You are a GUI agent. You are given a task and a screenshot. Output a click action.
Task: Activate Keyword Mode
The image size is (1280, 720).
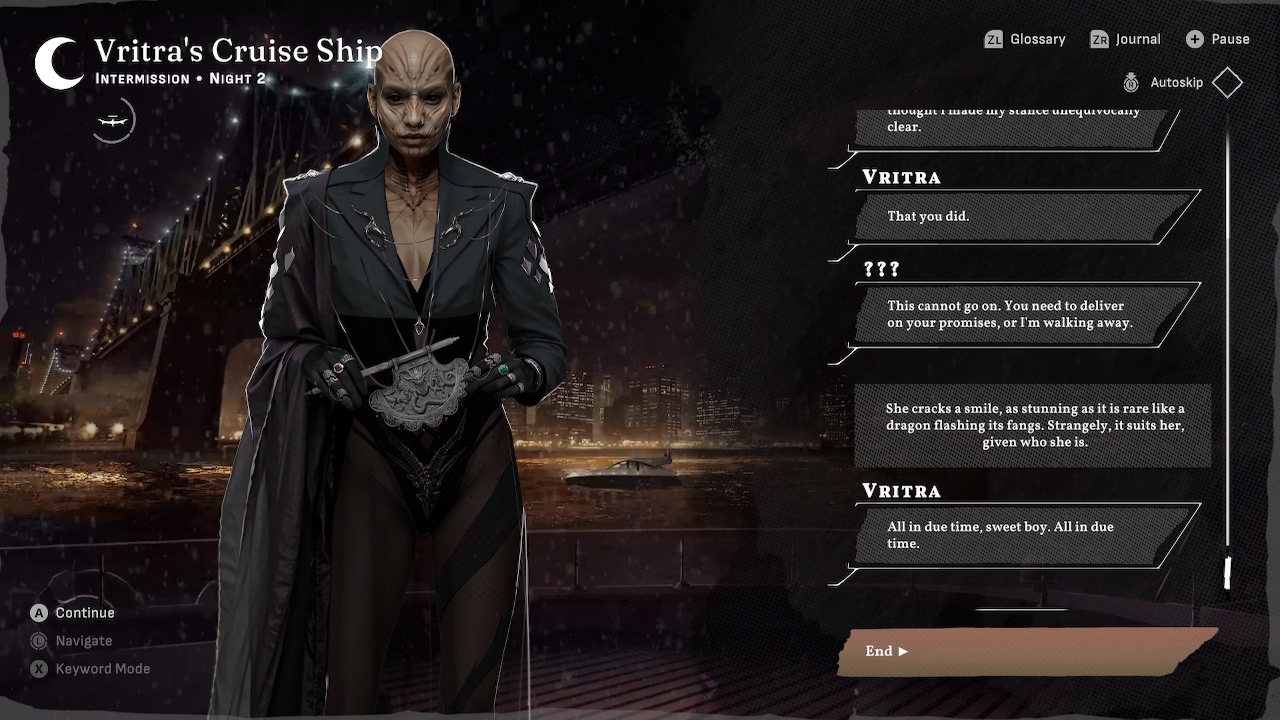pyautogui.click(x=90, y=669)
